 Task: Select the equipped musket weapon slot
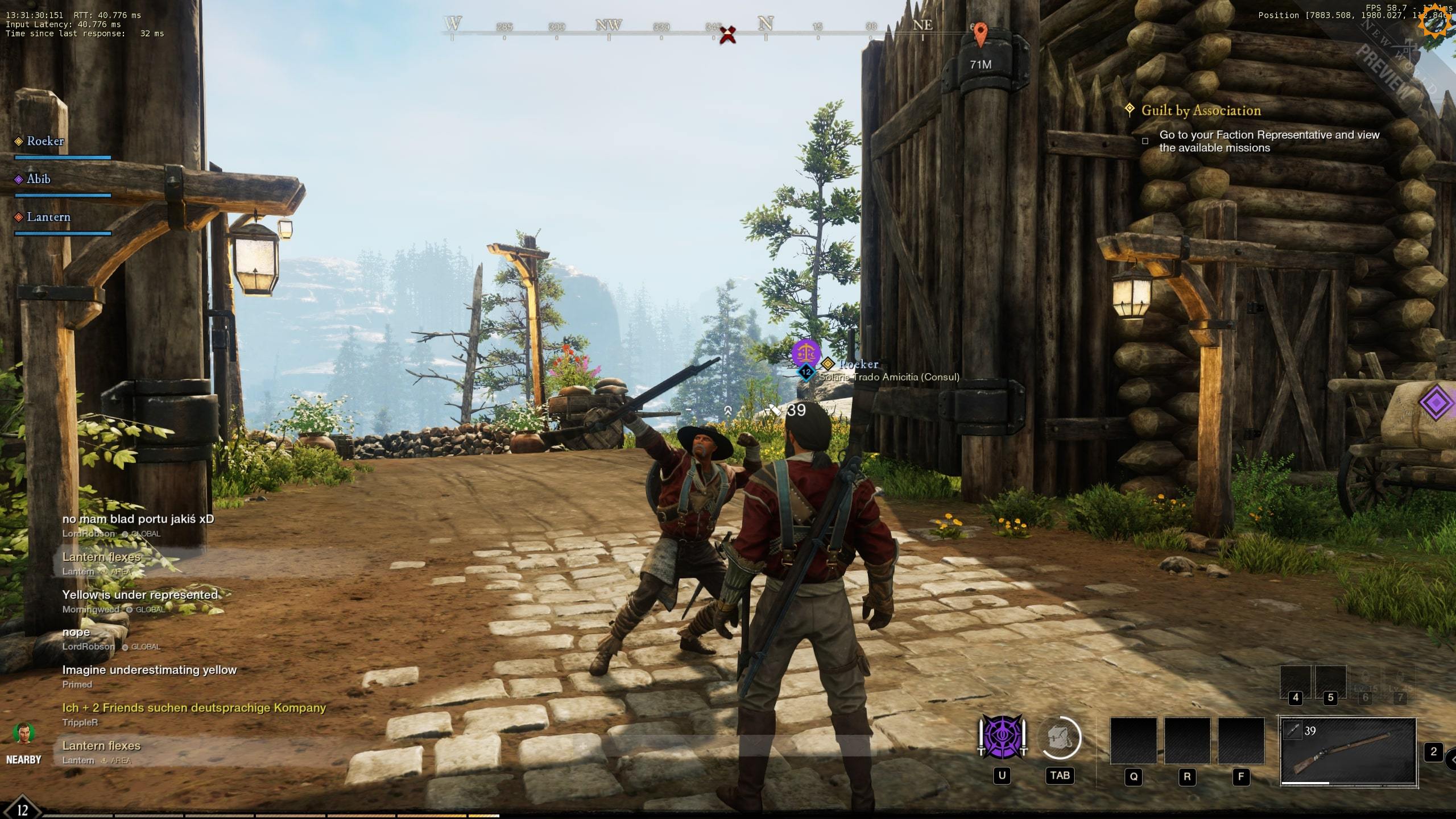(1347, 751)
